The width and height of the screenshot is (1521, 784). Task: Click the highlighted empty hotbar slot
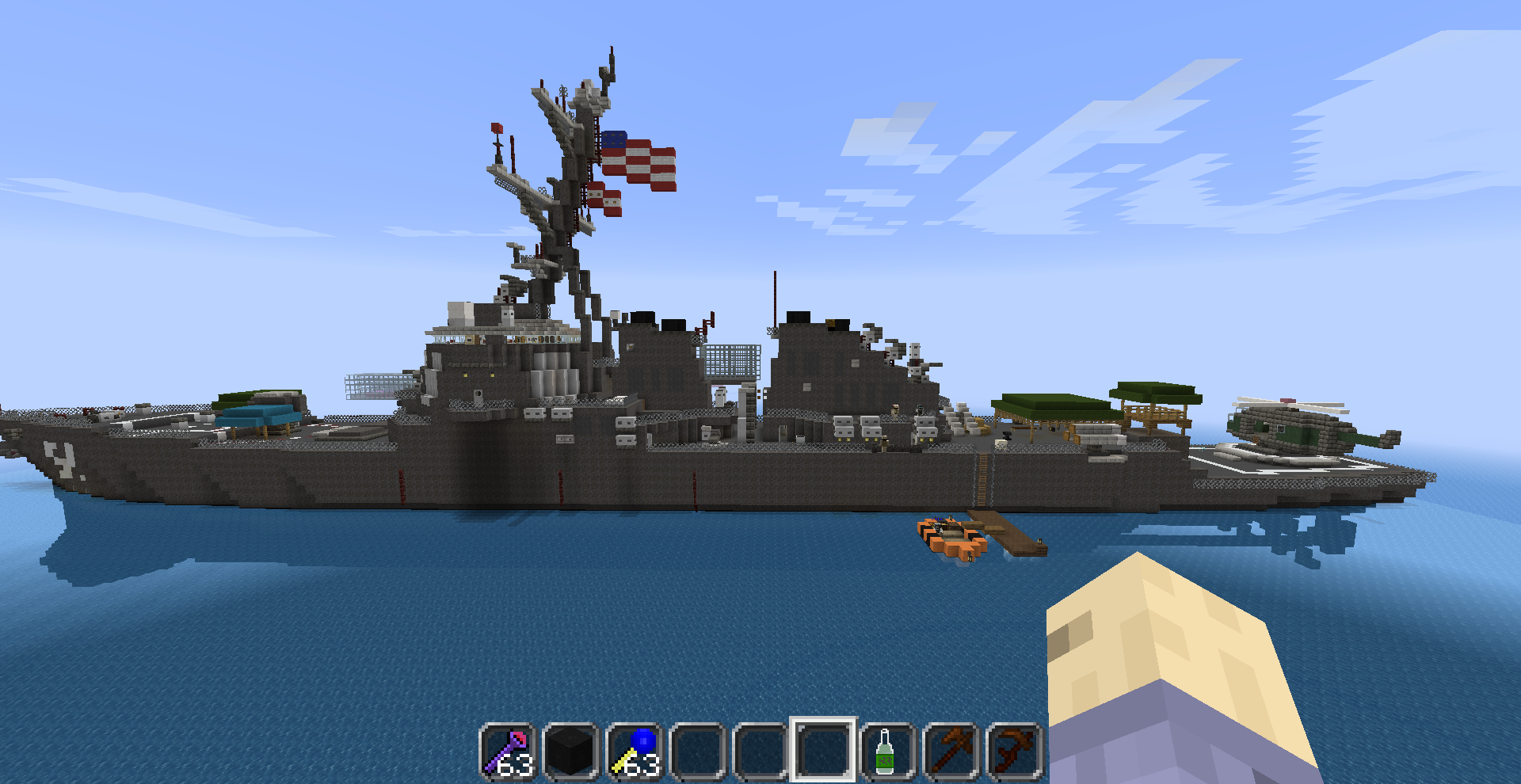pyautogui.click(x=823, y=750)
